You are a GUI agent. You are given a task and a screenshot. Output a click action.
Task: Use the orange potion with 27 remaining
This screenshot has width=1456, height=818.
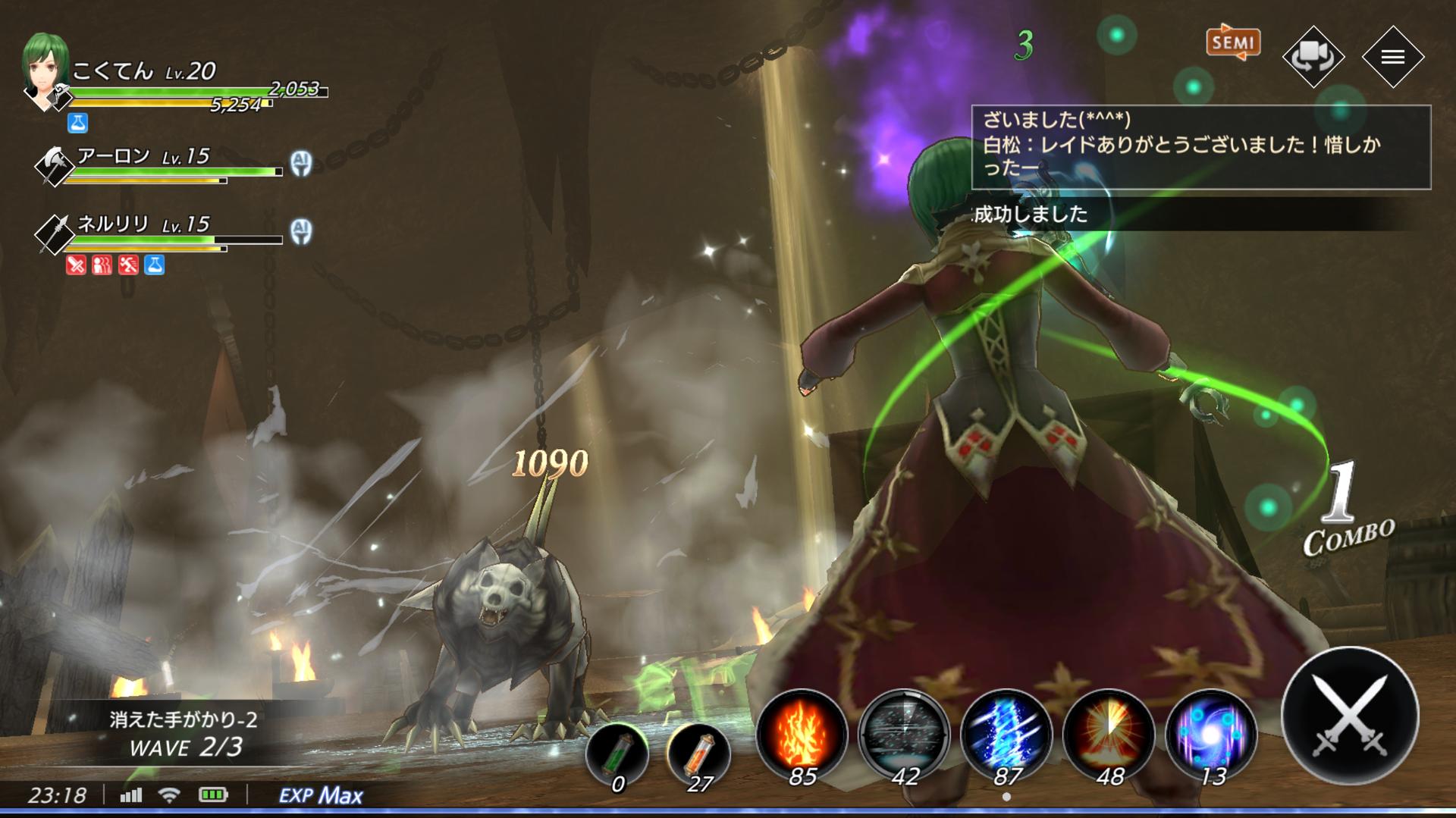pyautogui.click(x=698, y=754)
